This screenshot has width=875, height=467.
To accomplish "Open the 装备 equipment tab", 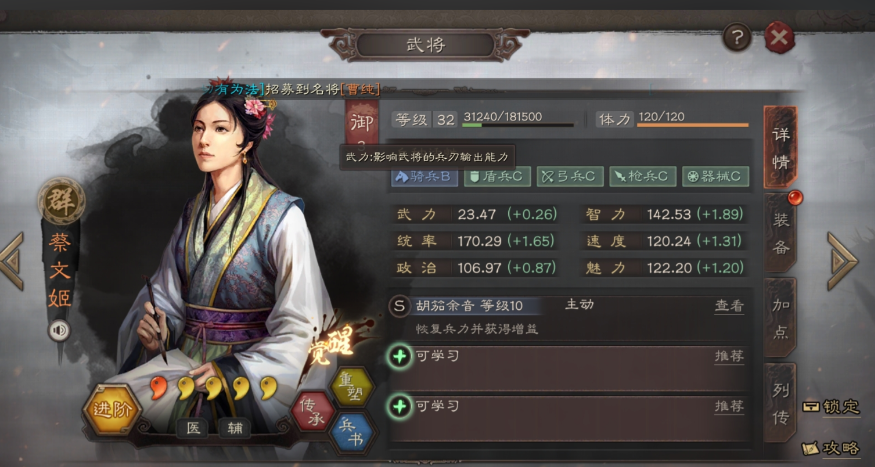I will (781, 232).
